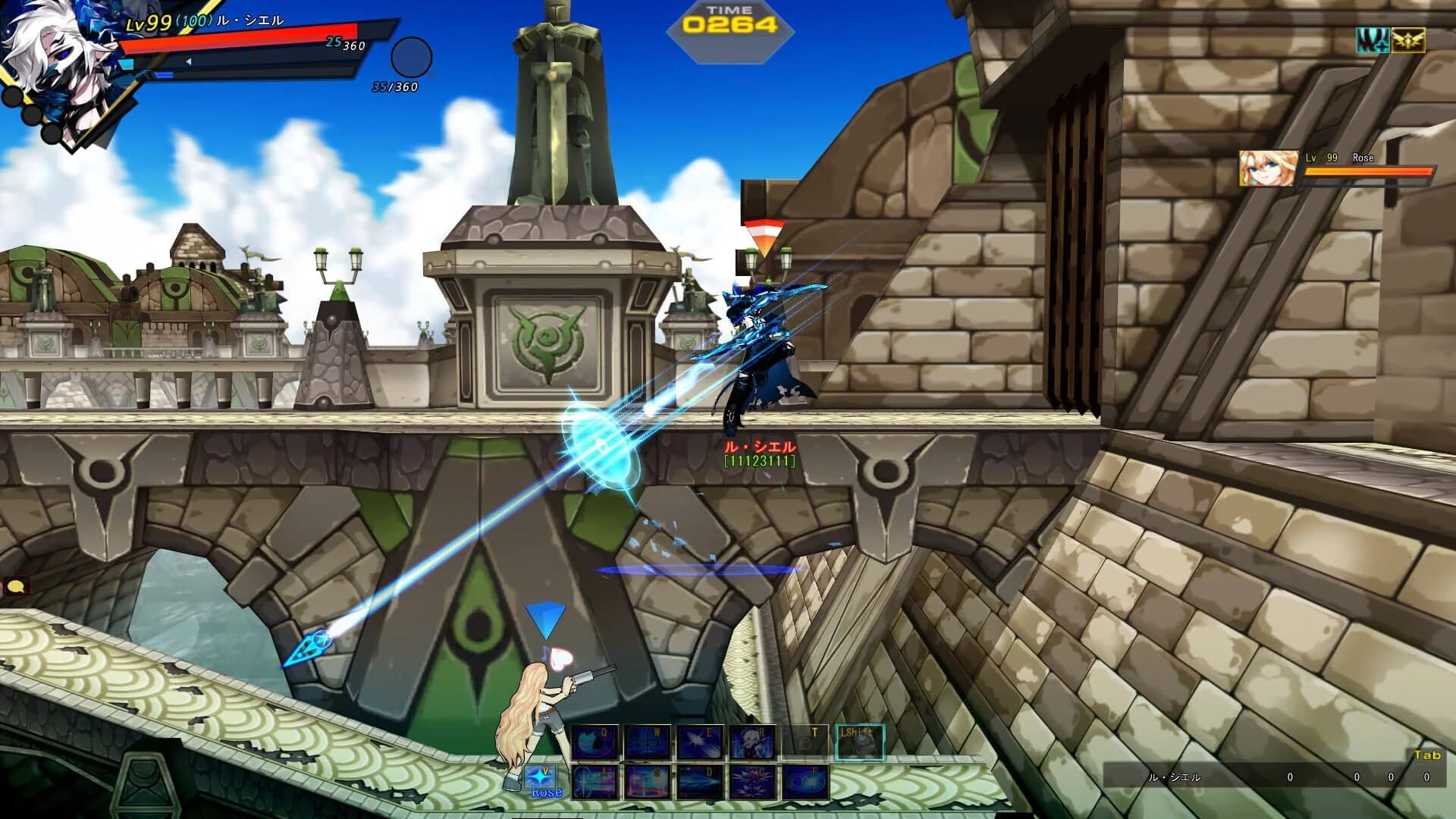
Task: Click the S skill icon
Action: click(648, 783)
